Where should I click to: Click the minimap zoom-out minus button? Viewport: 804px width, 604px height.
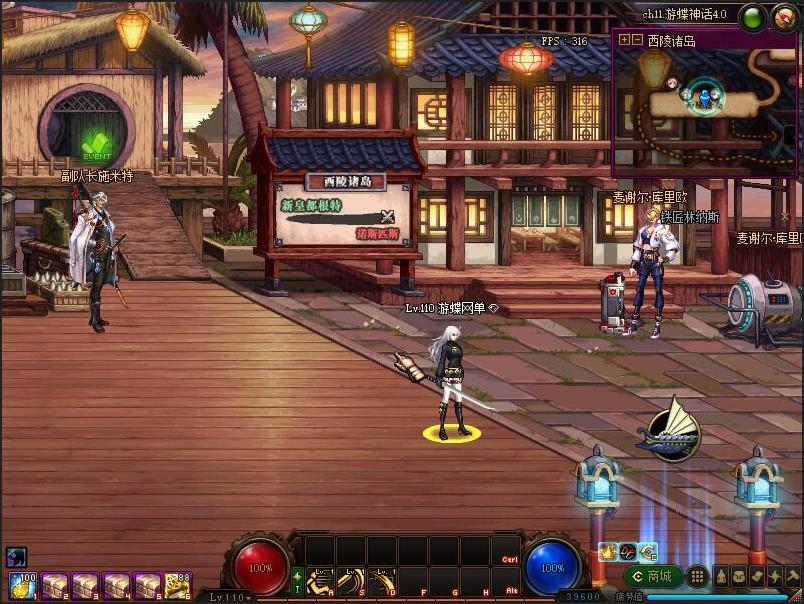[637, 40]
